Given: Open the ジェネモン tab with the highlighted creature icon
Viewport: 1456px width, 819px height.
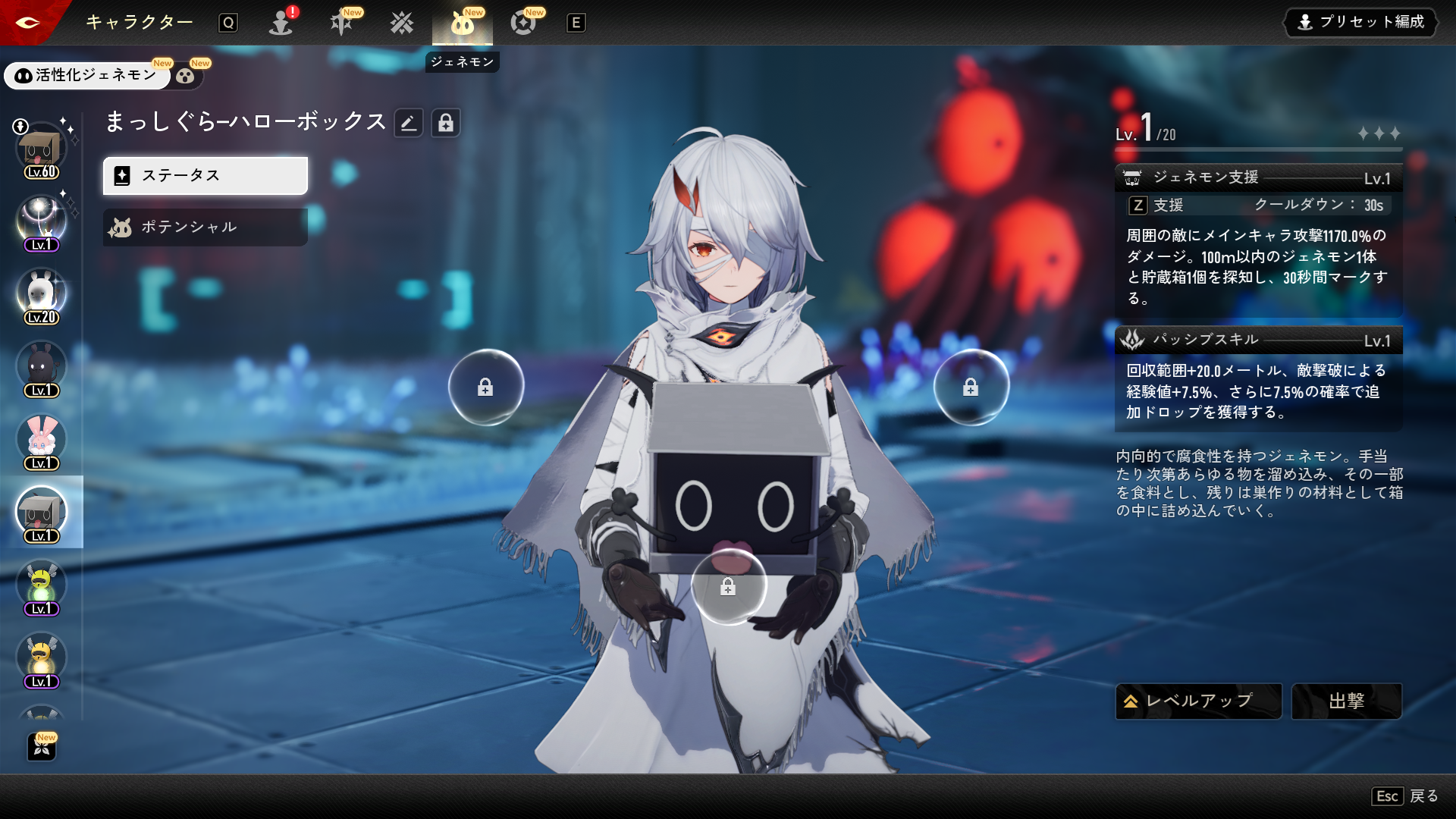Looking at the screenshot, I should coord(462,24).
